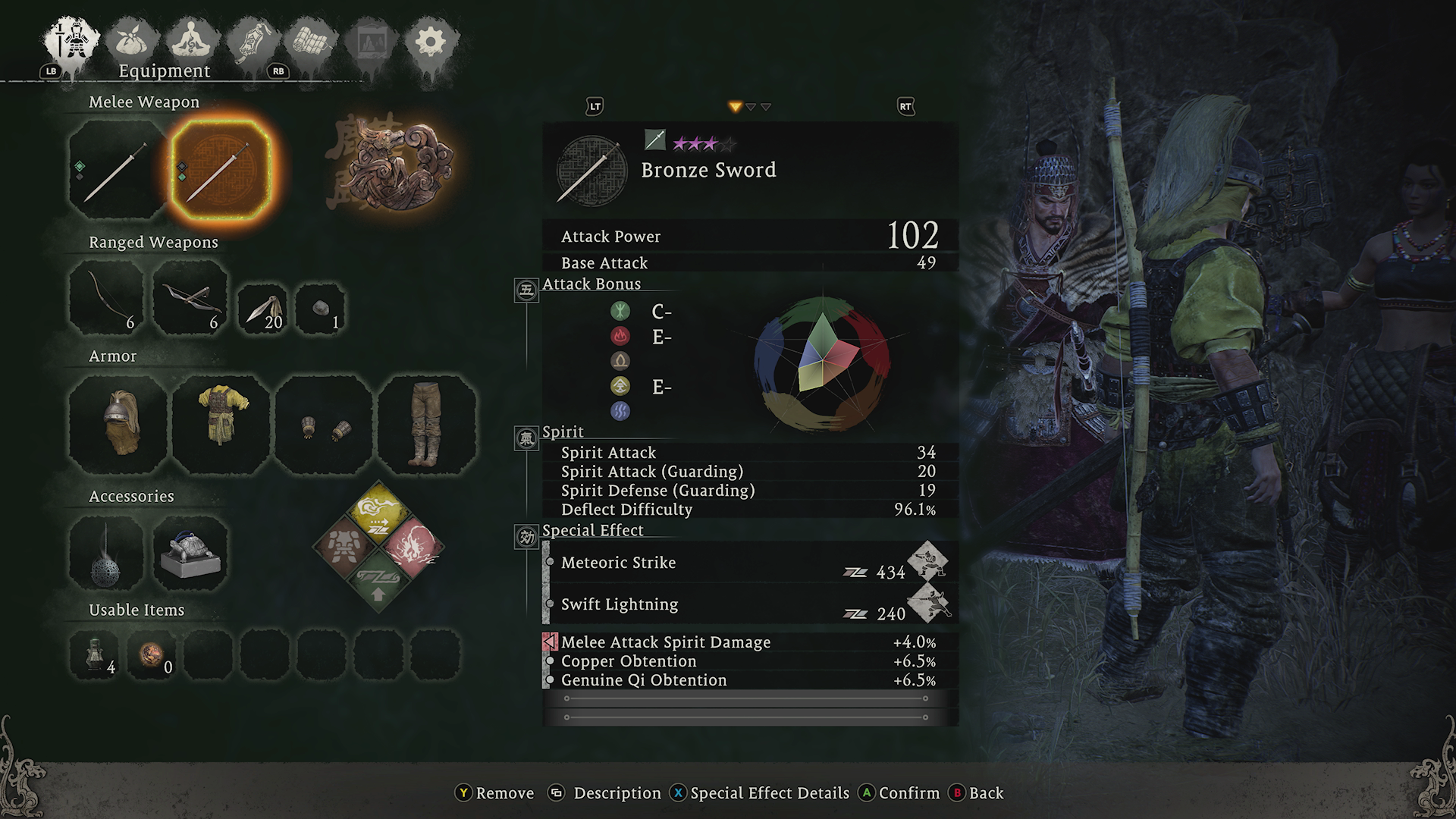This screenshot has height=819, width=1456.
Task: Select the highlighted Bronze Sword weapon slot
Action: 221,171
